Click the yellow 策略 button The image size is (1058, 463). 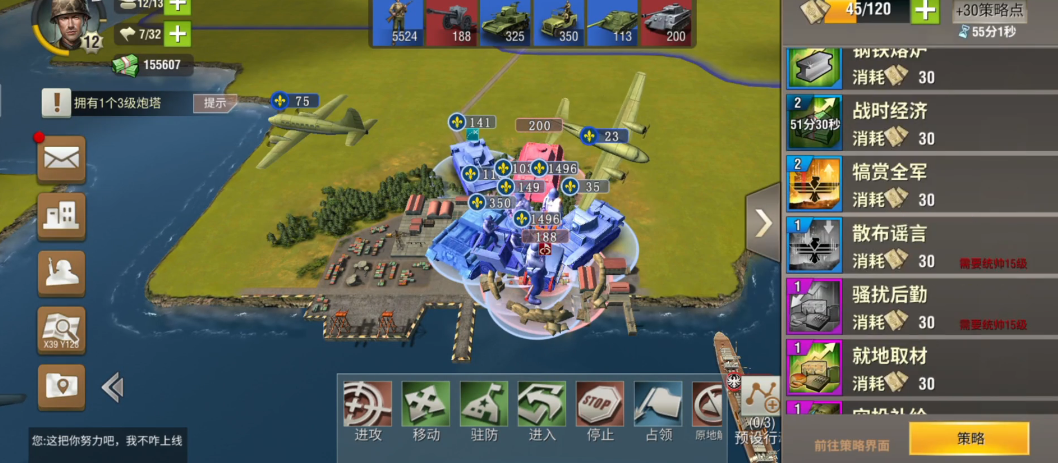(x=969, y=438)
